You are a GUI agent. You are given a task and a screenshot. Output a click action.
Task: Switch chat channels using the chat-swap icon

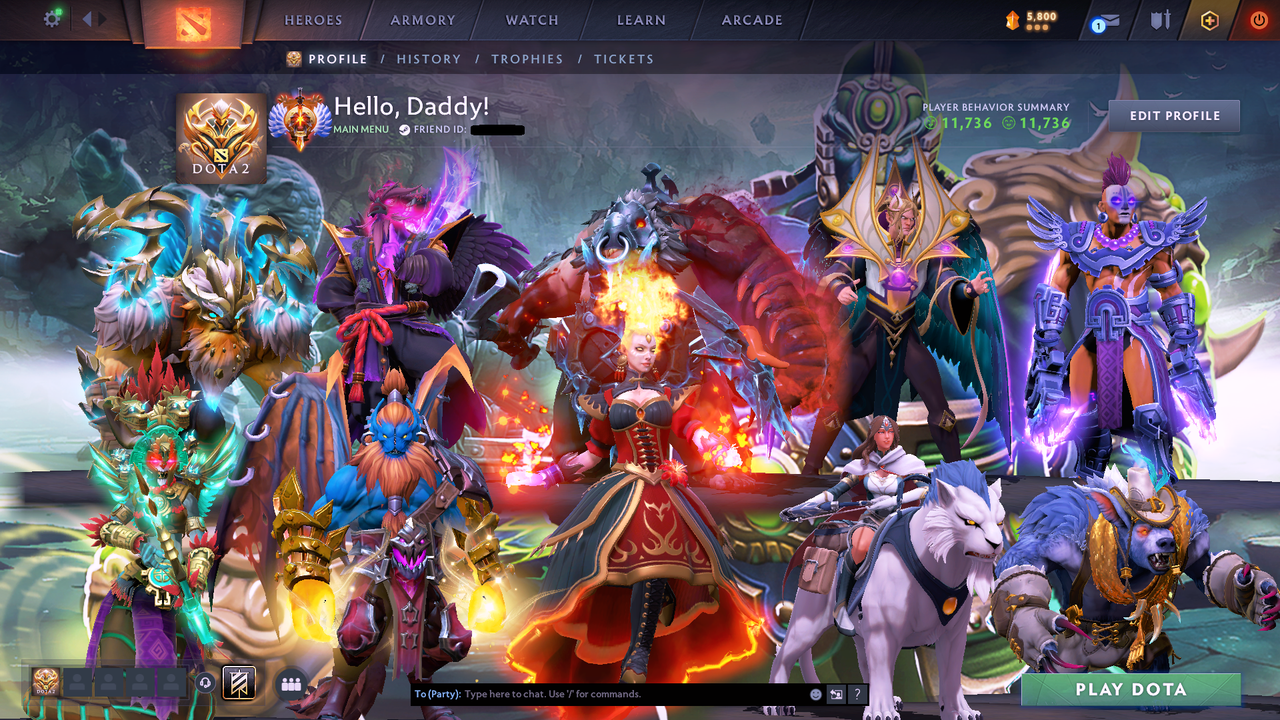[x=836, y=693]
